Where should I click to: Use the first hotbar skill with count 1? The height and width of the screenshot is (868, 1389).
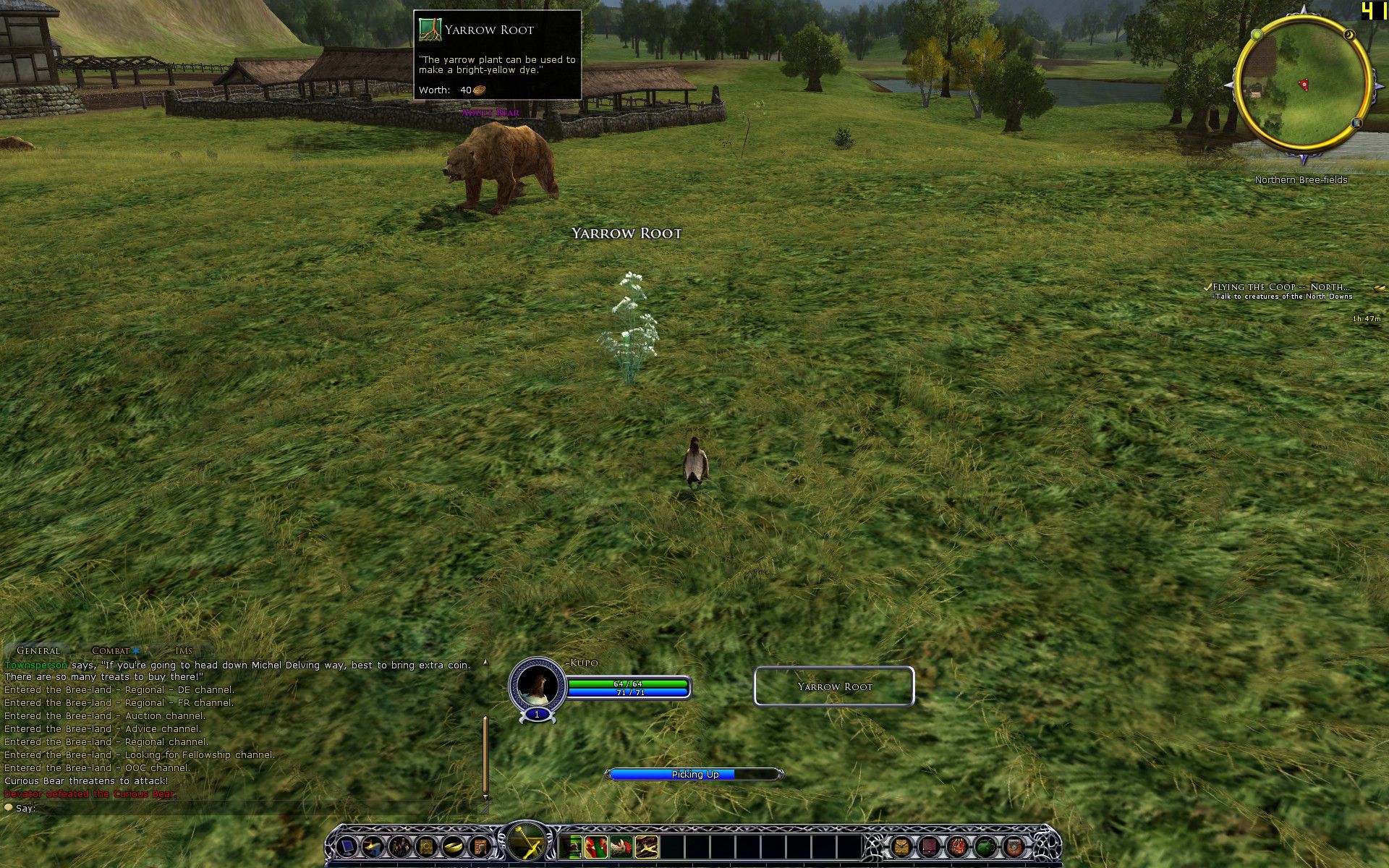tap(572, 846)
